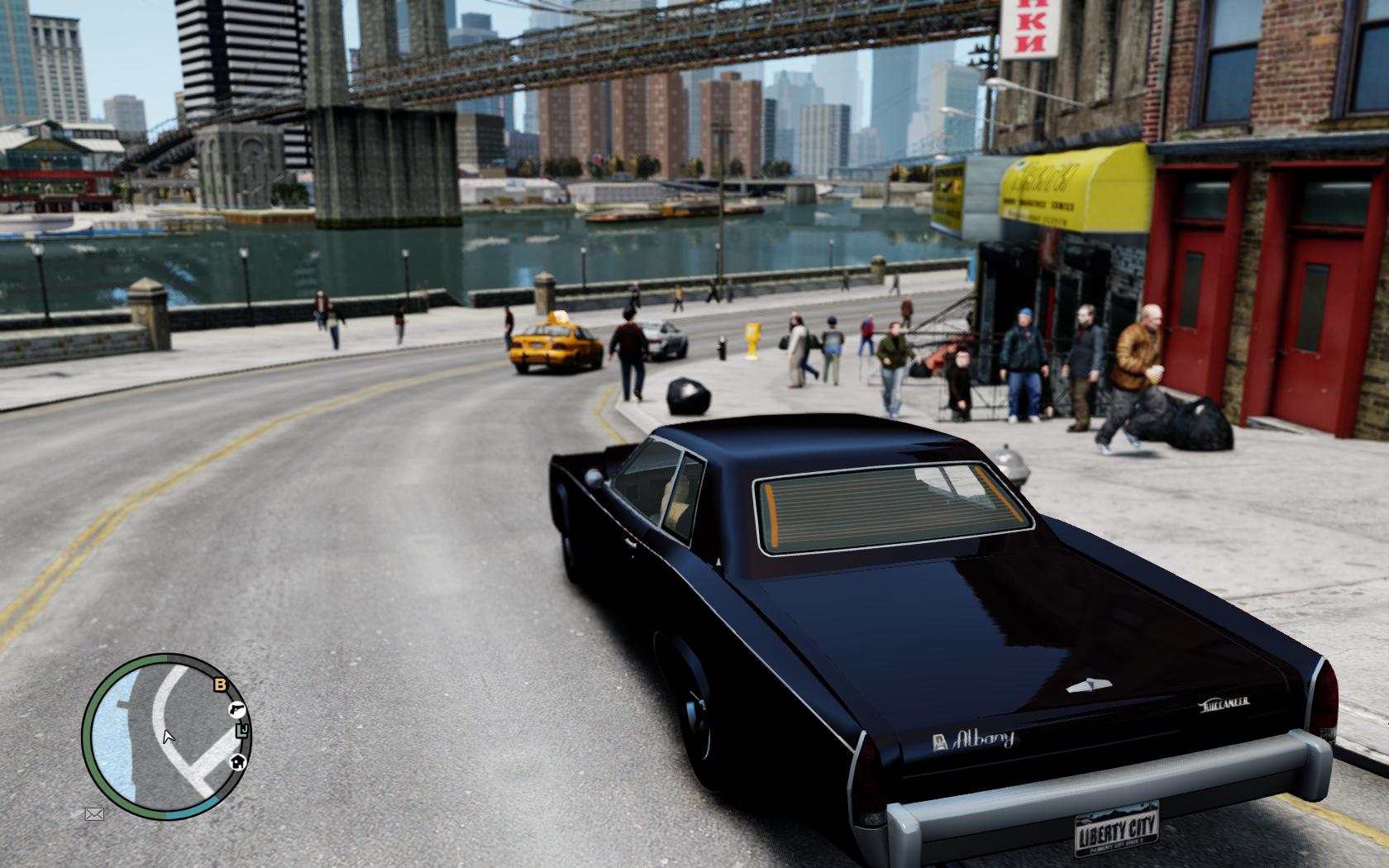Click the gun shop pistol marker
The width and height of the screenshot is (1389, 868).
pos(236,709)
